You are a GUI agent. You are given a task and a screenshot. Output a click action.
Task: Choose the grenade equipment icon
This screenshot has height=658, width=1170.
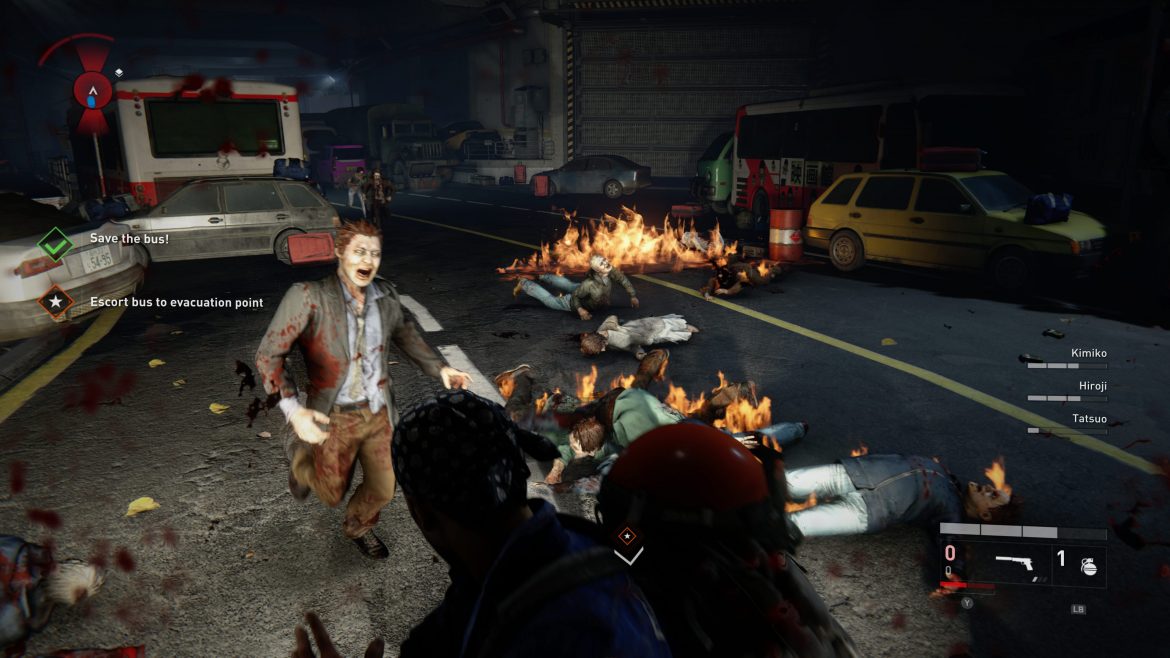[x=1088, y=566]
